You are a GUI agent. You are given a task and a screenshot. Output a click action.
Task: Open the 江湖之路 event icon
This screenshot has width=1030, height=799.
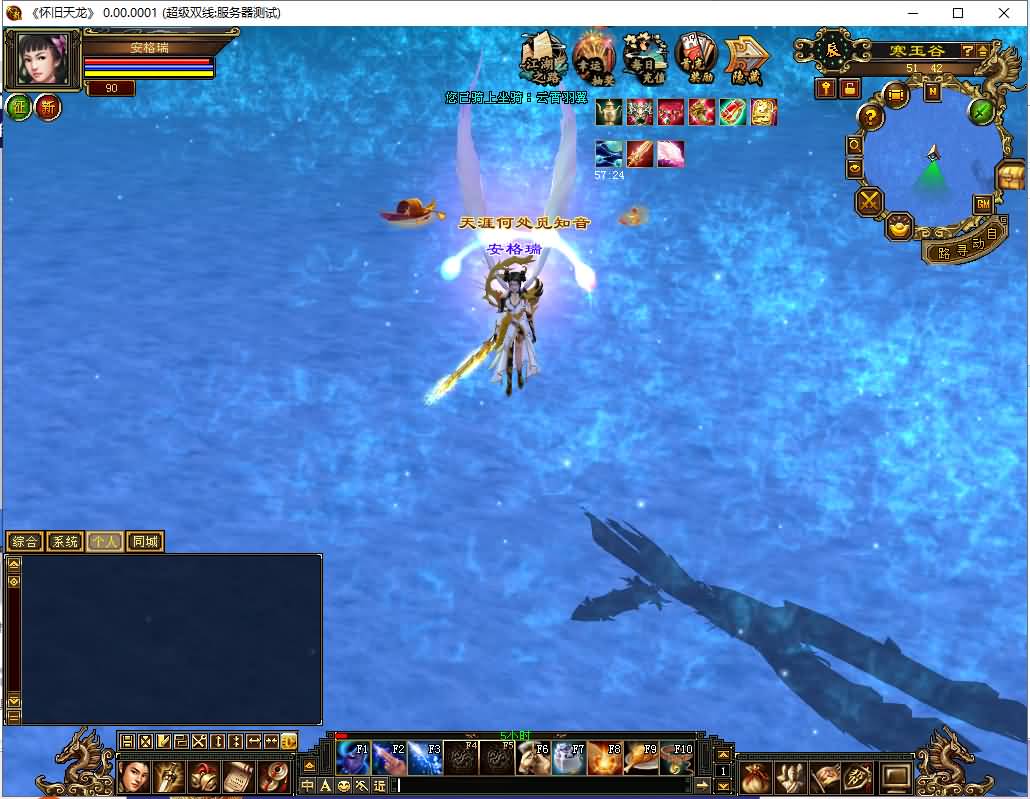543,58
